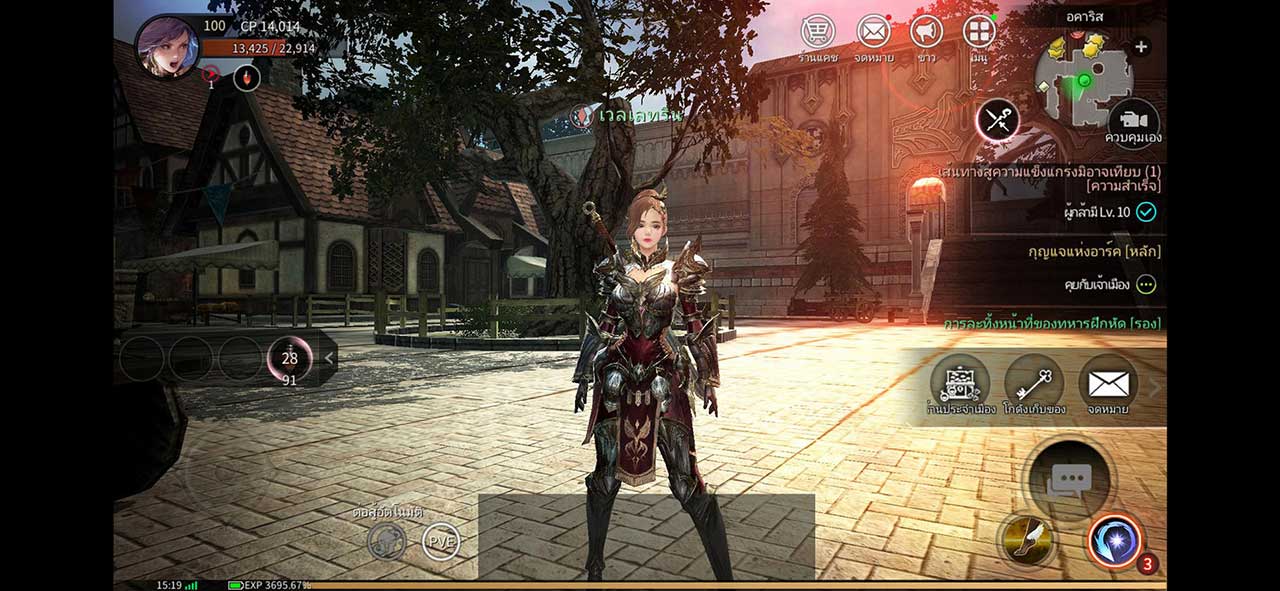Open the megaphone news icon
Image resolution: width=1280 pixels, height=591 pixels.
[x=926, y=32]
